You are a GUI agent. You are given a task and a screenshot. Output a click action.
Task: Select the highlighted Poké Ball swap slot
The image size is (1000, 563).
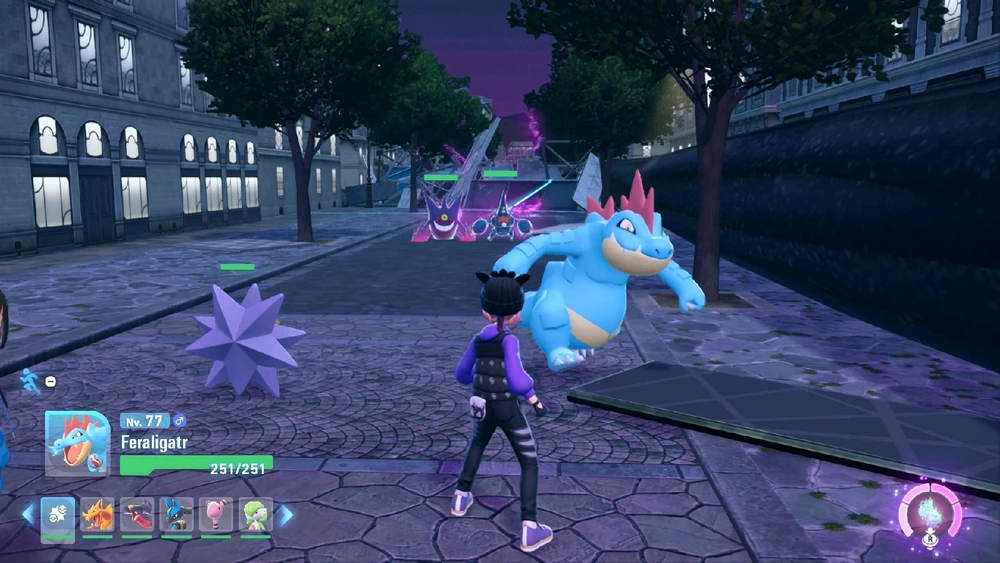tap(57, 515)
